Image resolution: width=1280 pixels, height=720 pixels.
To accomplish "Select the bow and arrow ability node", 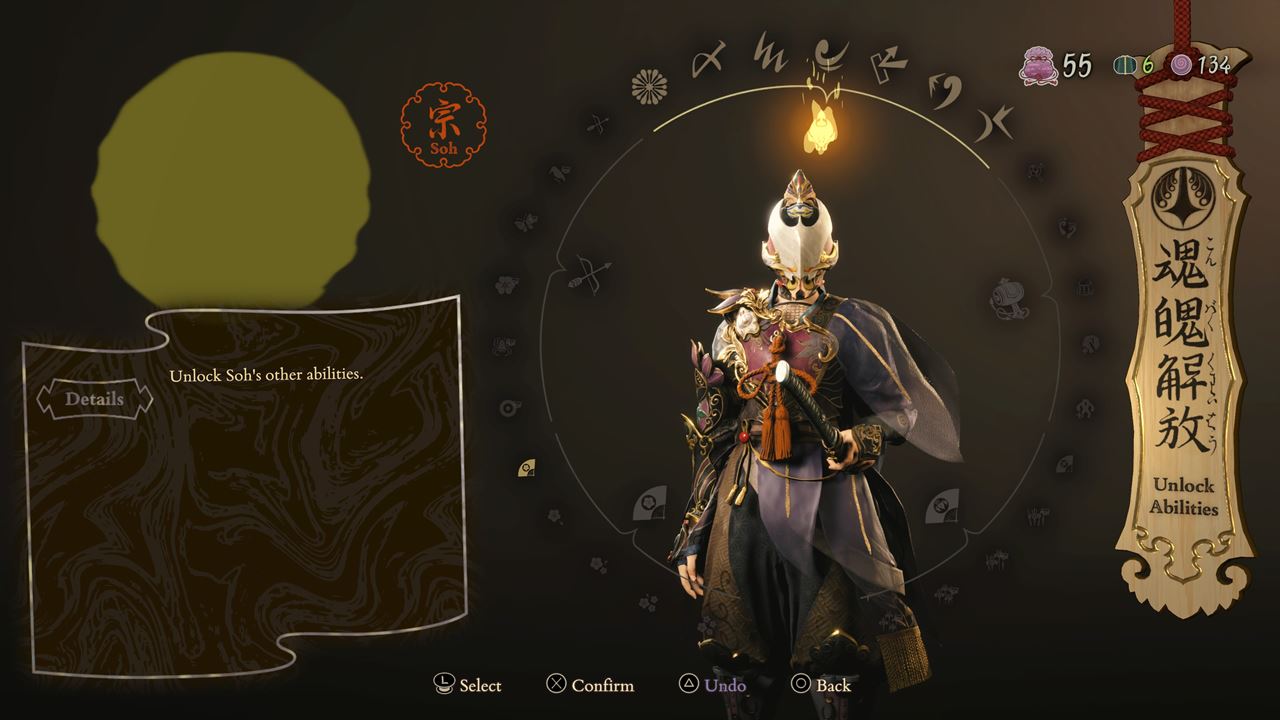I will (x=590, y=272).
